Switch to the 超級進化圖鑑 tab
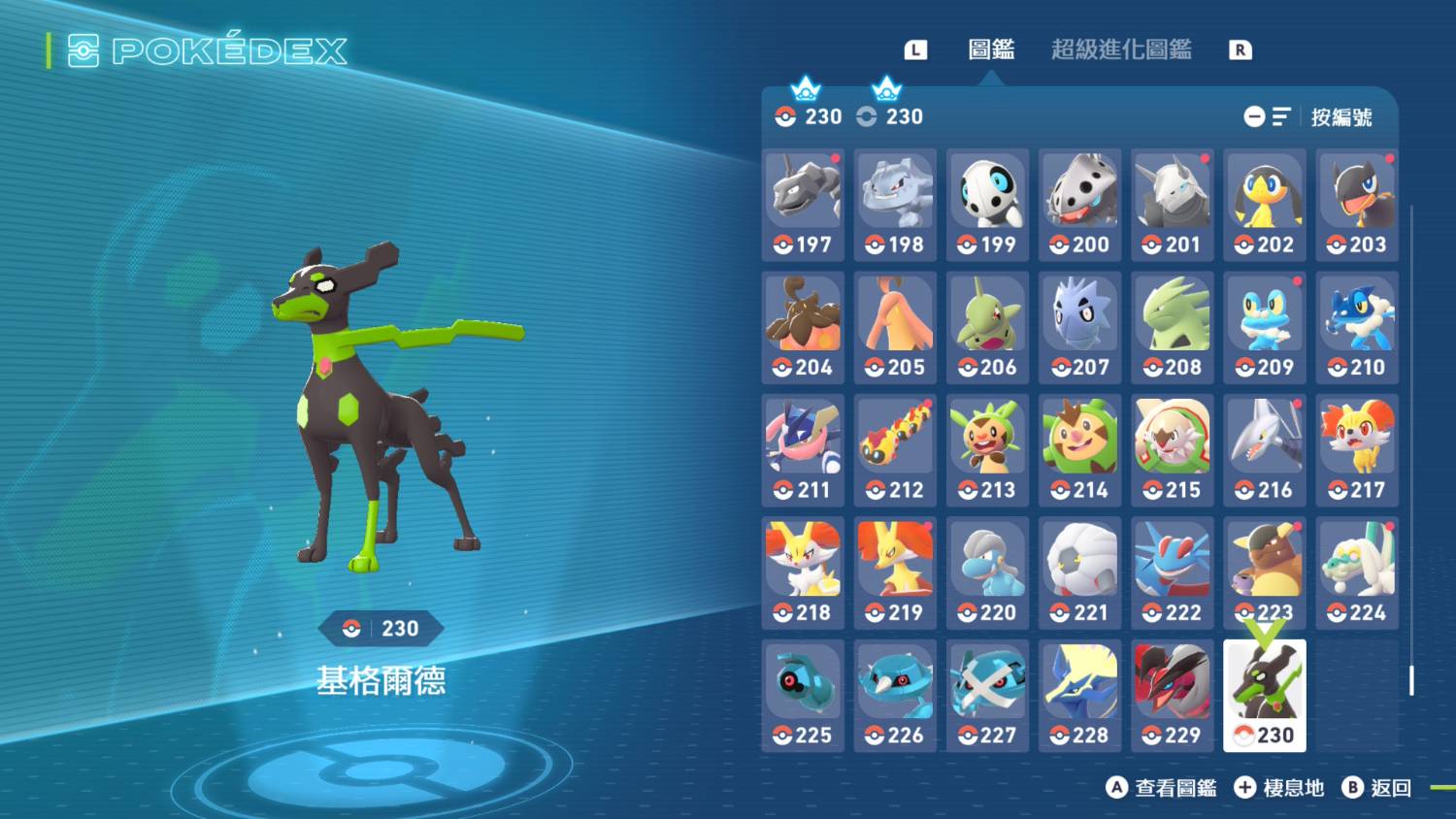Image resolution: width=1456 pixels, height=819 pixels. click(x=1121, y=49)
